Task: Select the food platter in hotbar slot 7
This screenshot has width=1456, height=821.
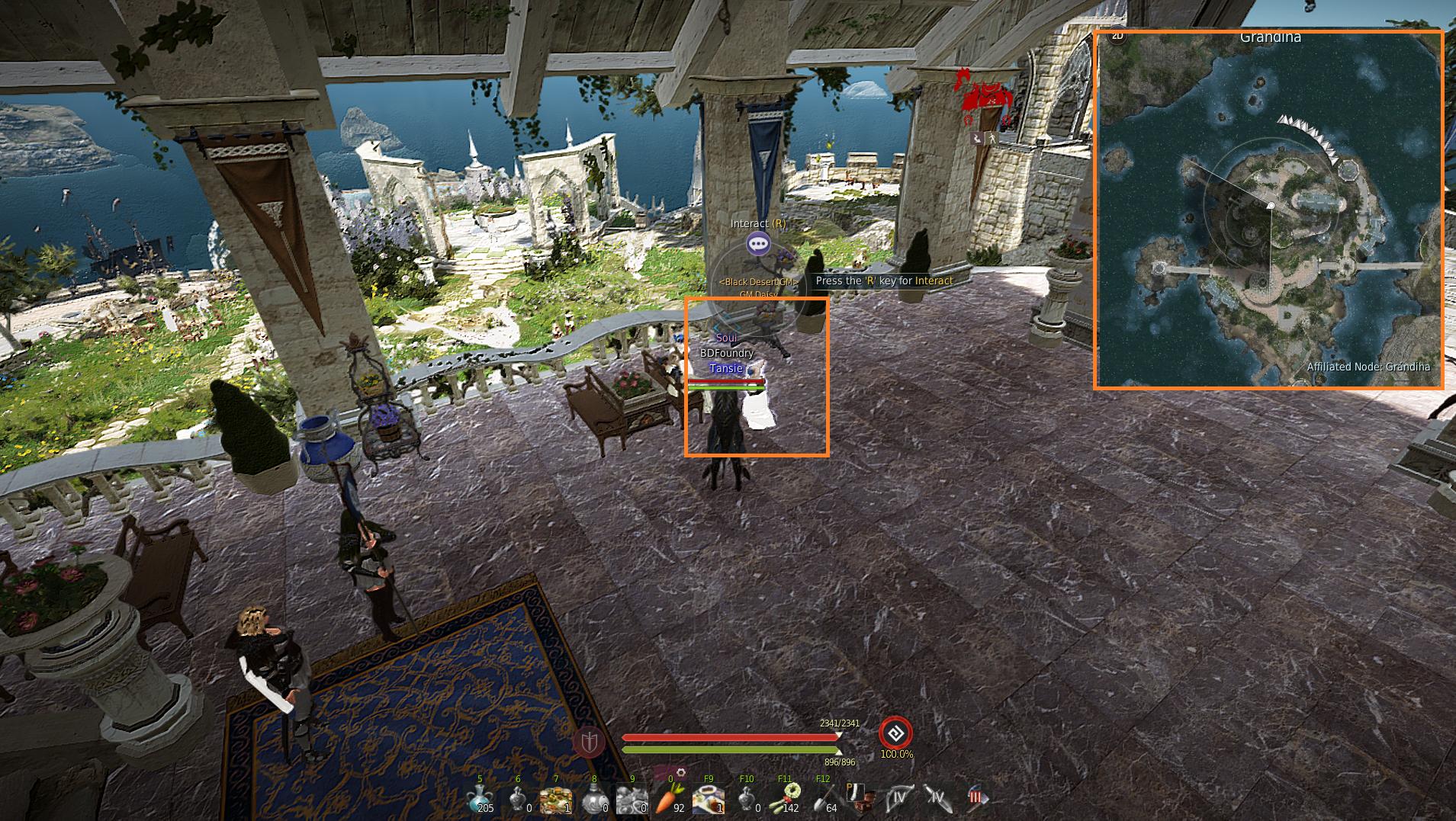Action: [x=556, y=799]
